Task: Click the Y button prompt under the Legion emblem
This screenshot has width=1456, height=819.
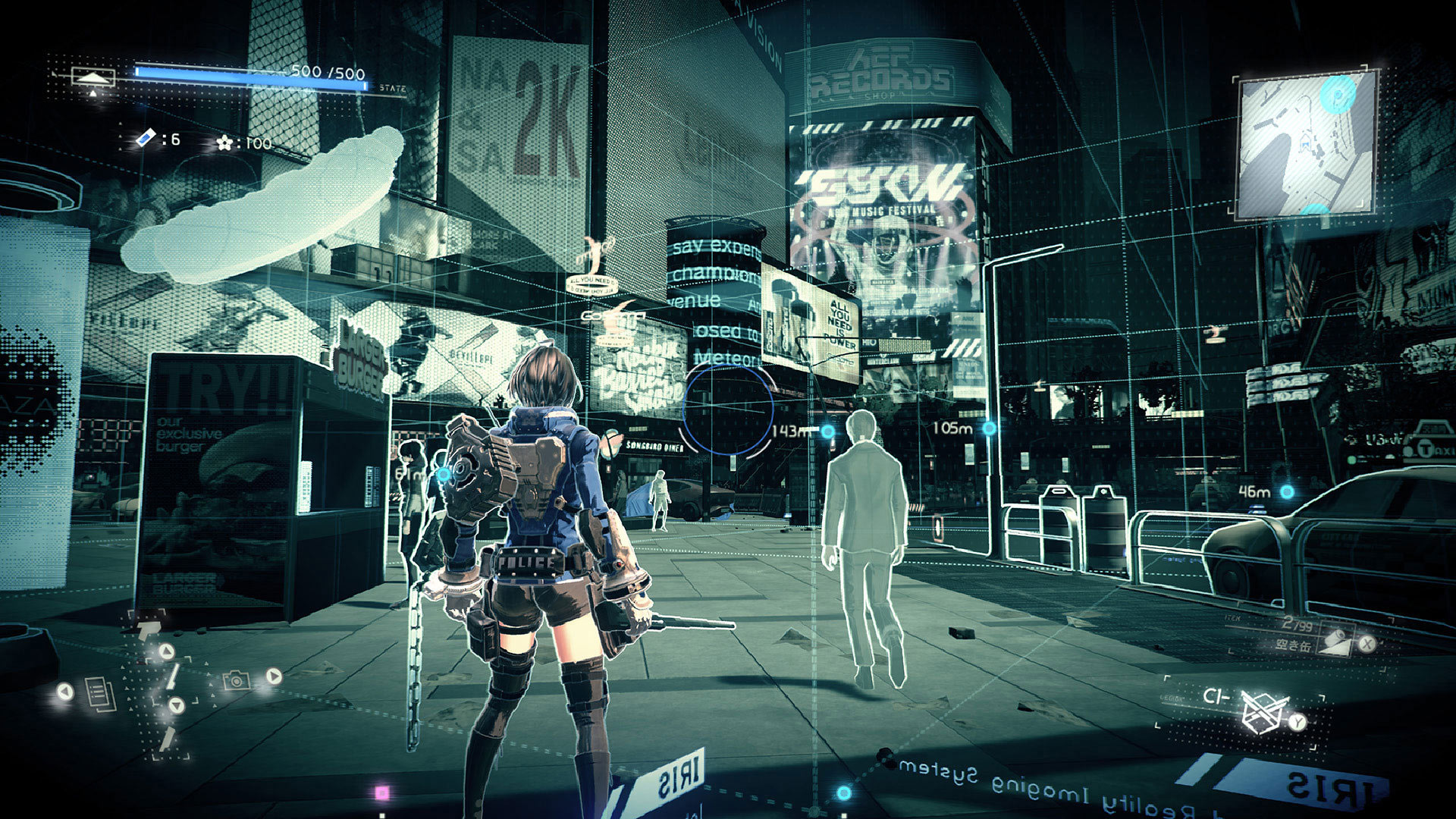Action: pyautogui.click(x=1296, y=722)
